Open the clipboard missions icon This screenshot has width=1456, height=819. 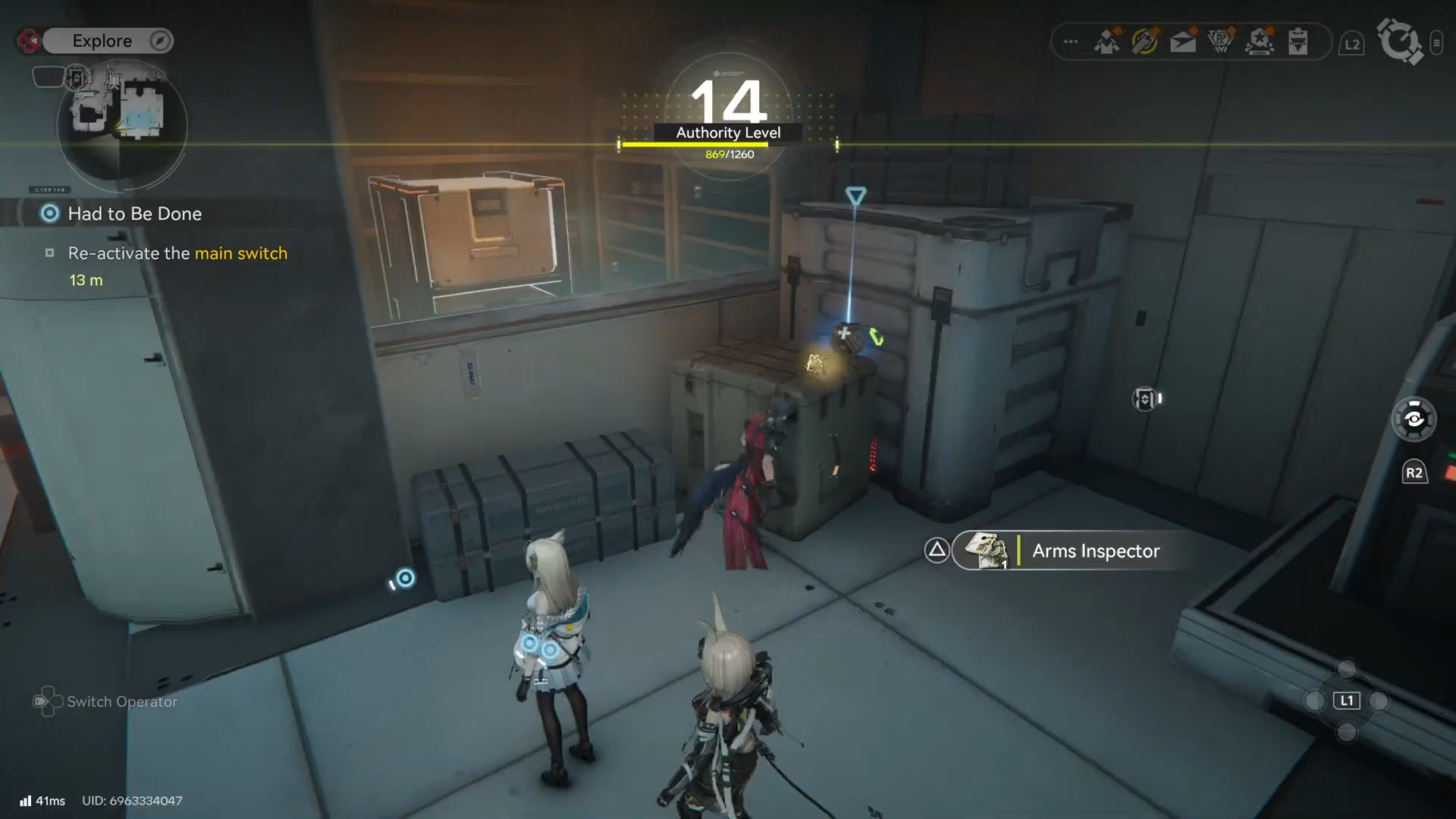click(1298, 42)
